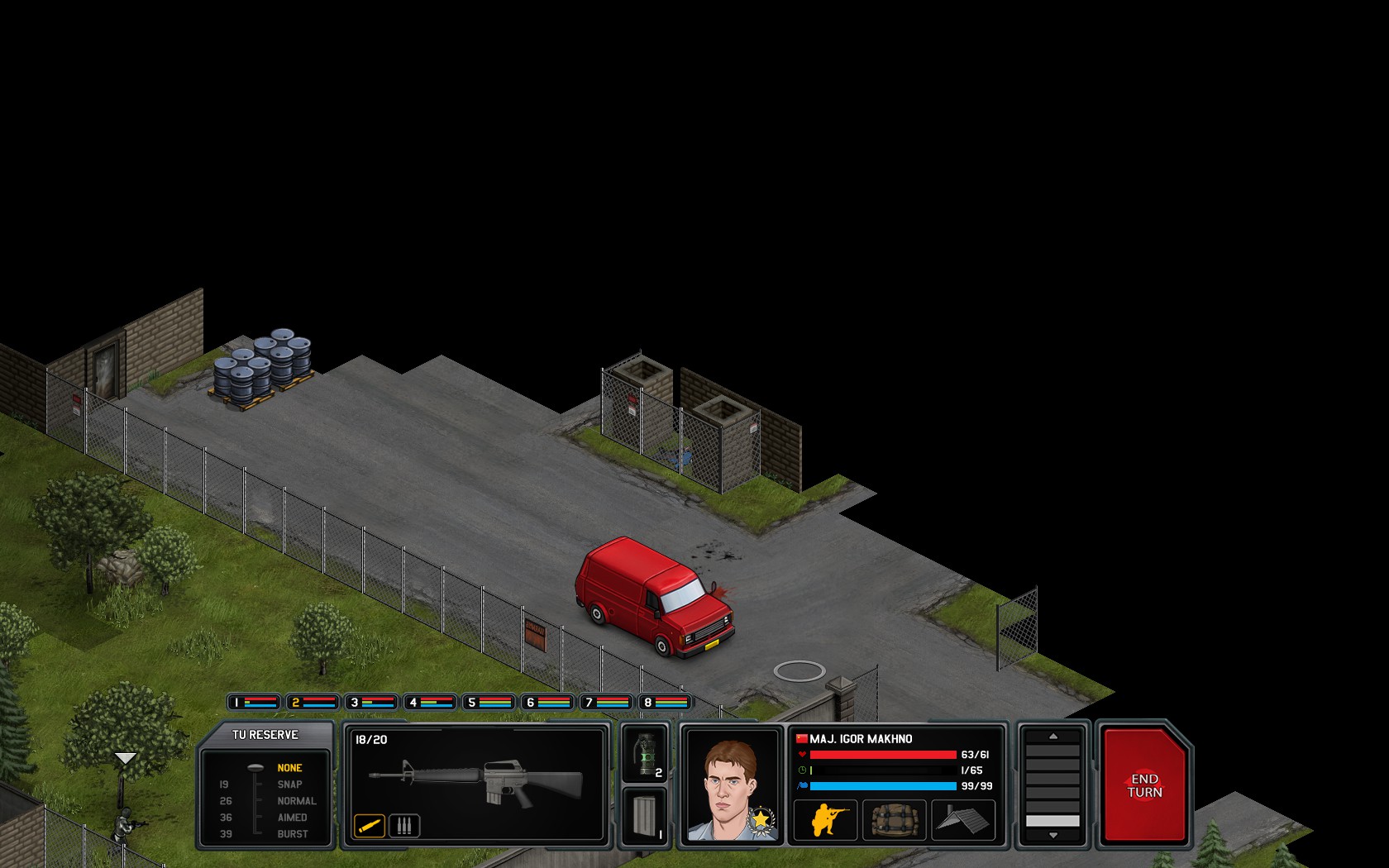This screenshot has height=868, width=1389.
Task: Set TU reserve to AIMED
Action: click(296, 817)
